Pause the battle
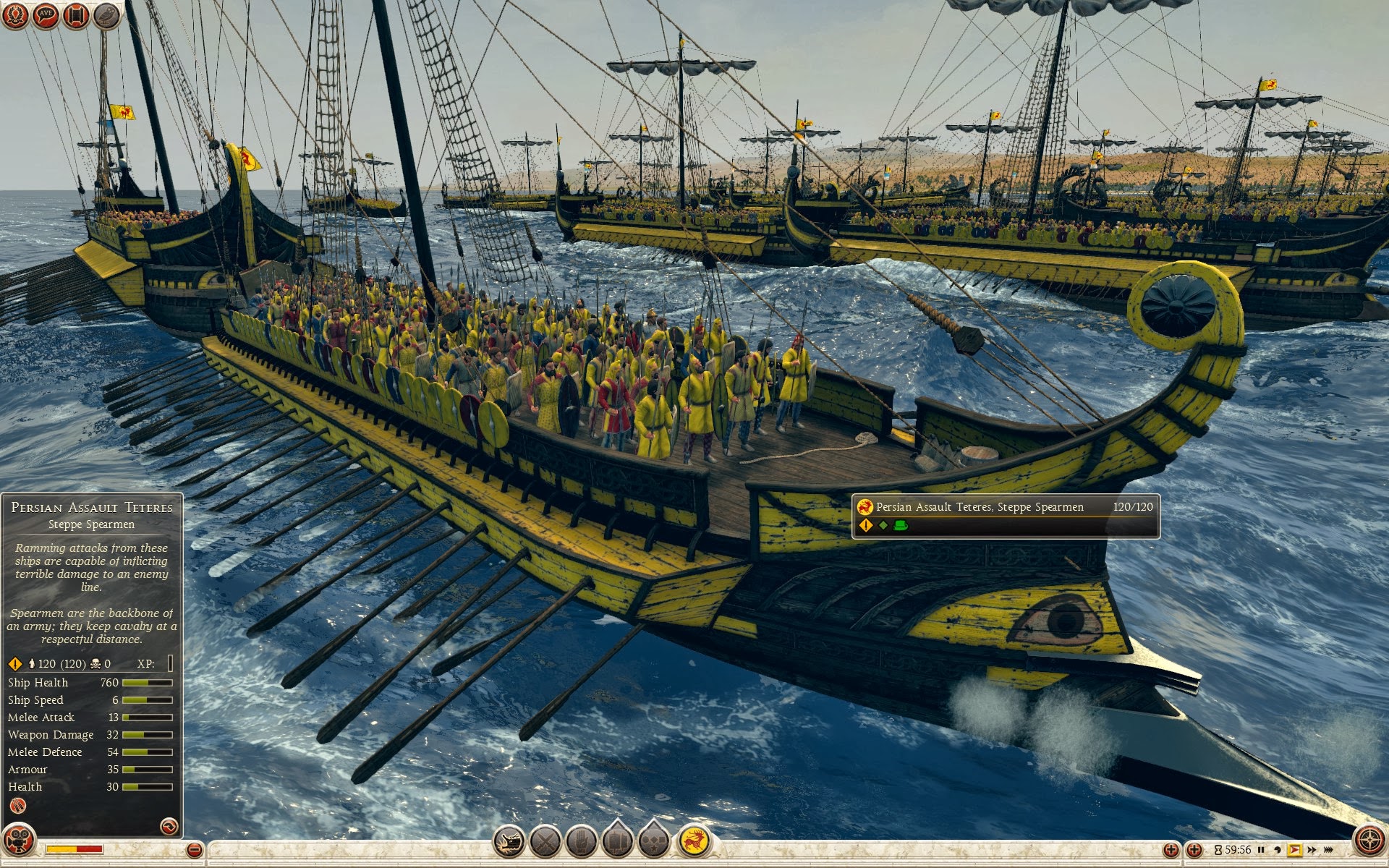1389x868 pixels. pyautogui.click(x=1261, y=850)
